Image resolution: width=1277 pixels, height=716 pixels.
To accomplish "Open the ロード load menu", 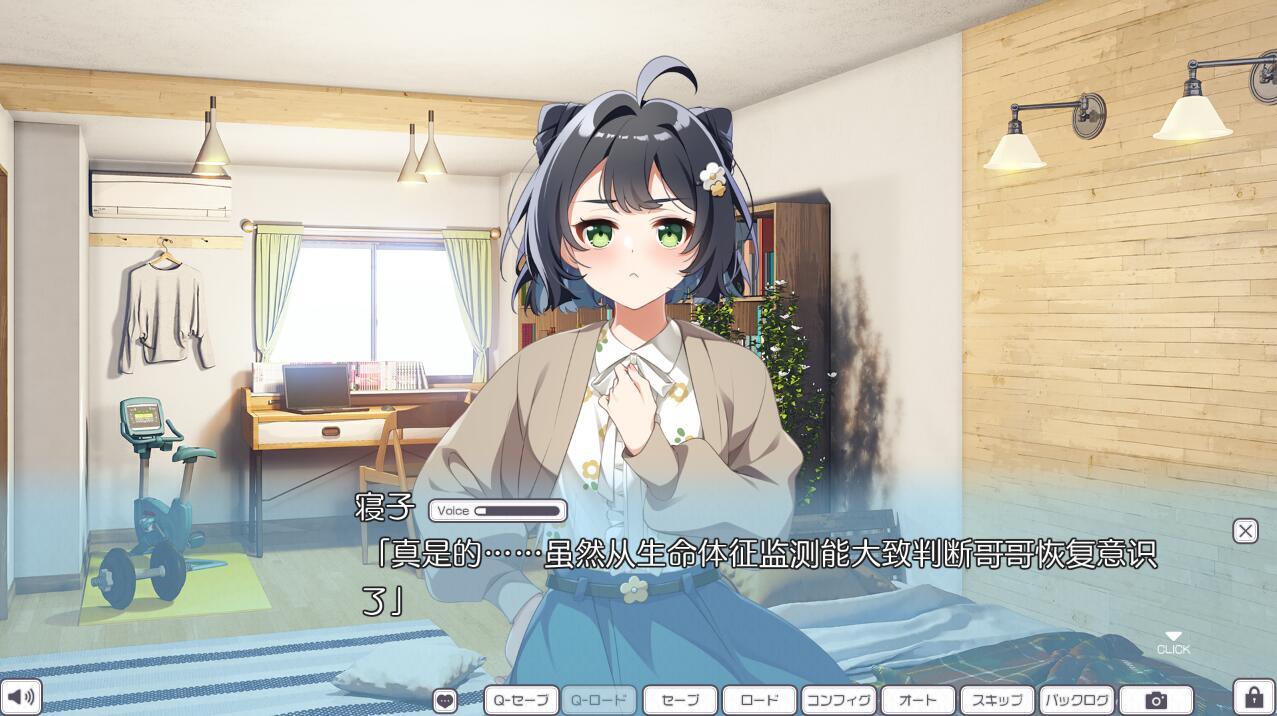I will coord(759,700).
